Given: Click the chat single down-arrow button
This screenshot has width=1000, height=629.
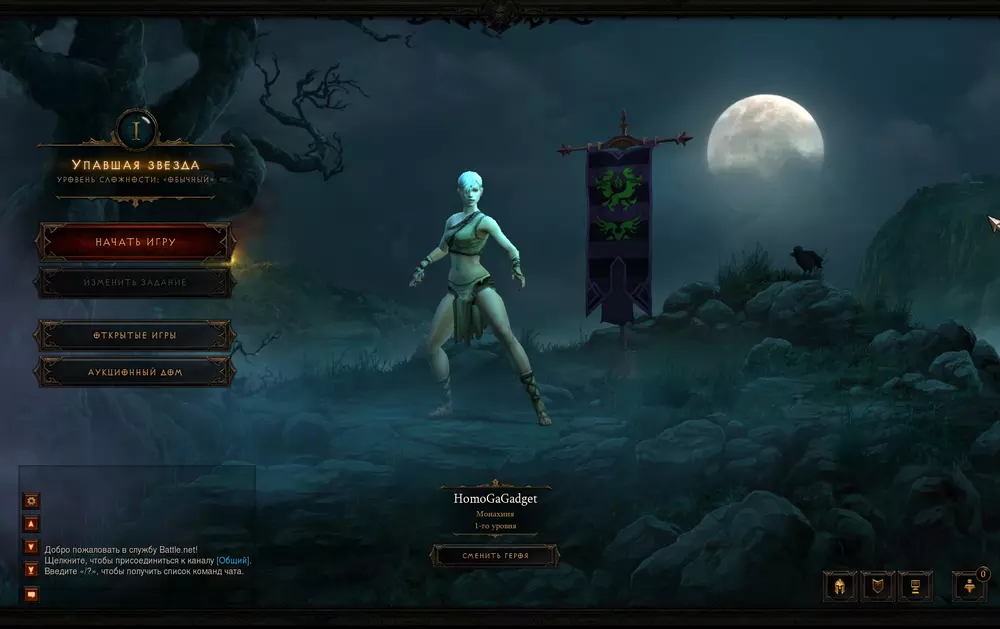Looking at the screenshot, I should pyautogui.click(x=32, y=547).
